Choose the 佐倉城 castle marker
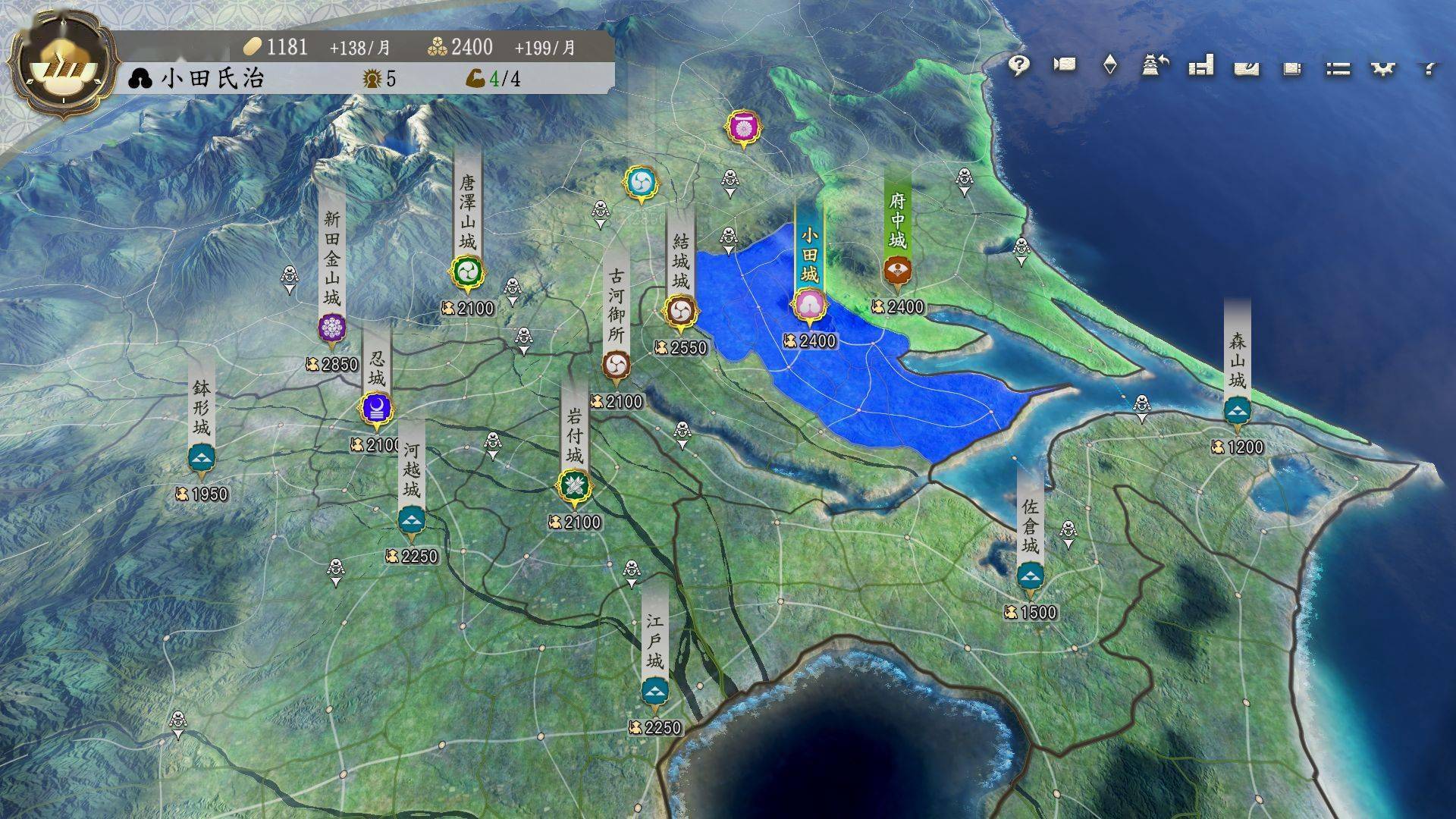The image size is (1456, 819). (1029, 576)
